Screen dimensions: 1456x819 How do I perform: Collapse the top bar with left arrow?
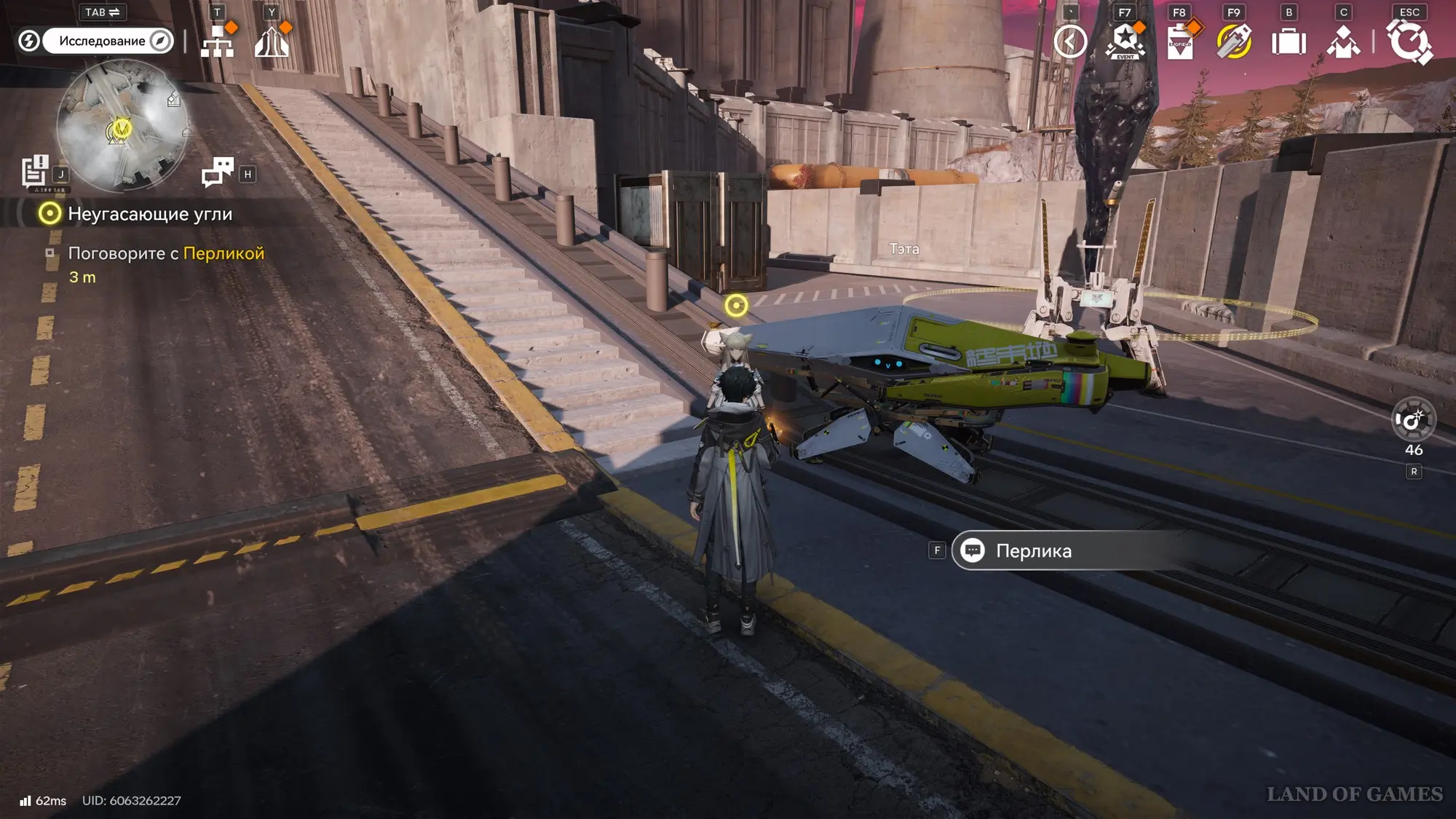click(x=1070, y=41)
